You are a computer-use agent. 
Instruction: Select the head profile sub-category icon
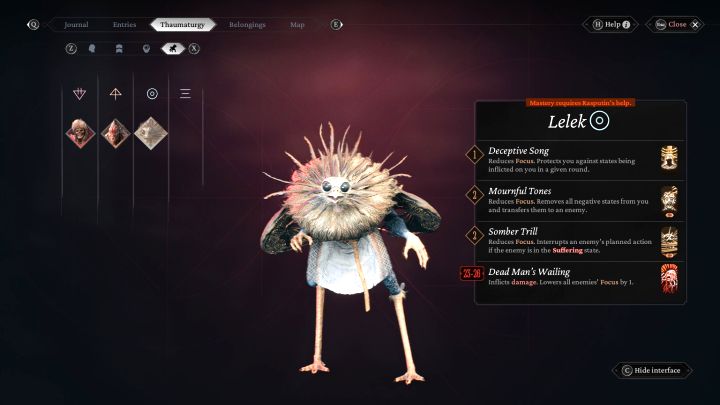tap(92, 47)
